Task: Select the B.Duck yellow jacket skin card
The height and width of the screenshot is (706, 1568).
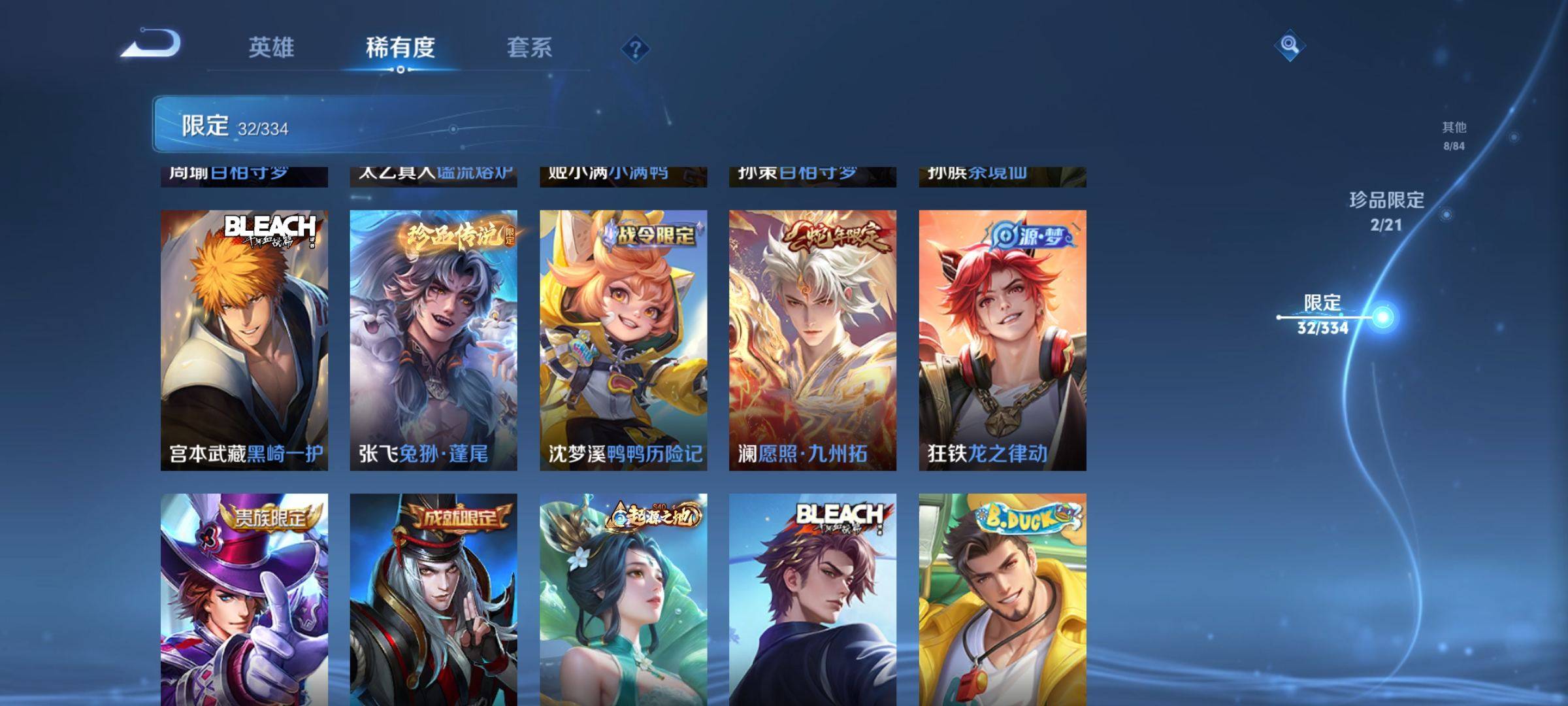Action: coord(1002,598)
